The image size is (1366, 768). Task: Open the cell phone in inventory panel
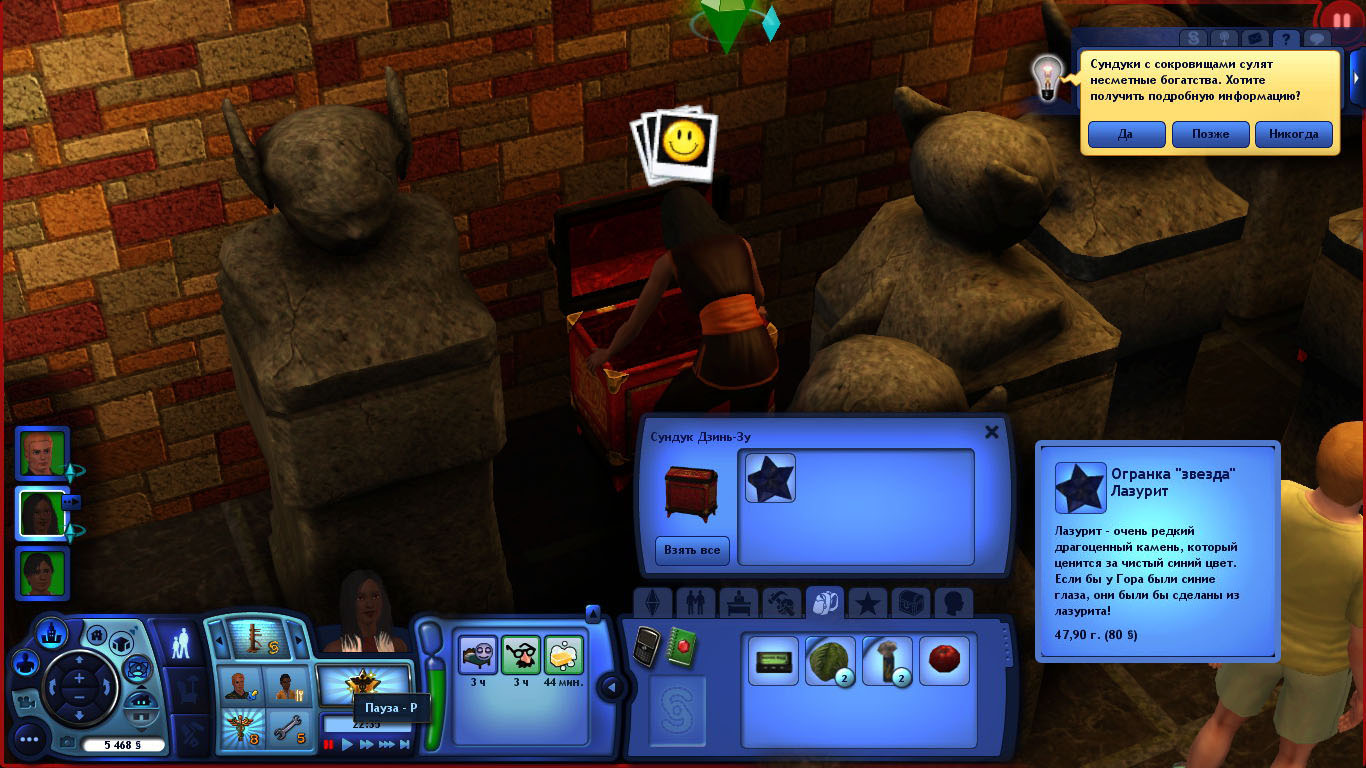pos(647,647)
